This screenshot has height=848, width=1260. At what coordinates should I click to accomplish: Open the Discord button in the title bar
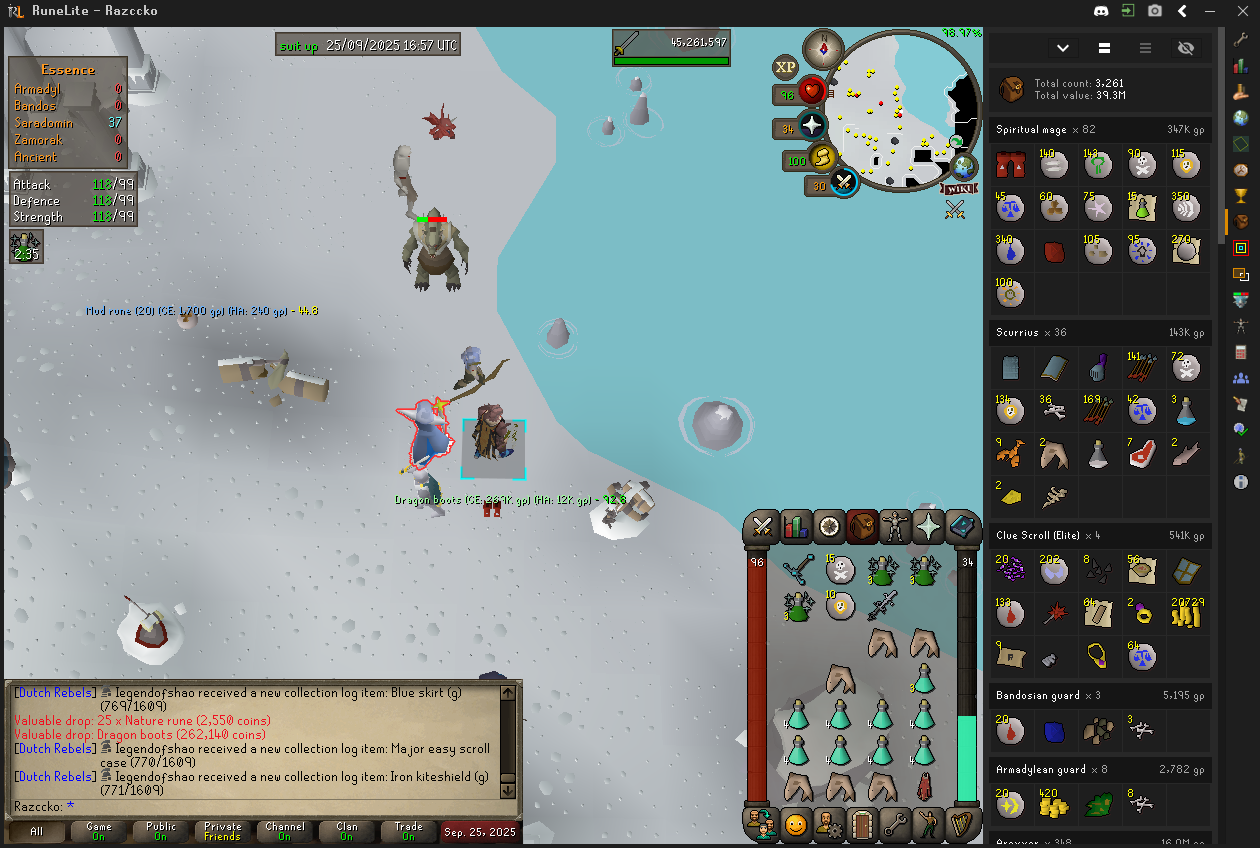(x=1102, y=11)
